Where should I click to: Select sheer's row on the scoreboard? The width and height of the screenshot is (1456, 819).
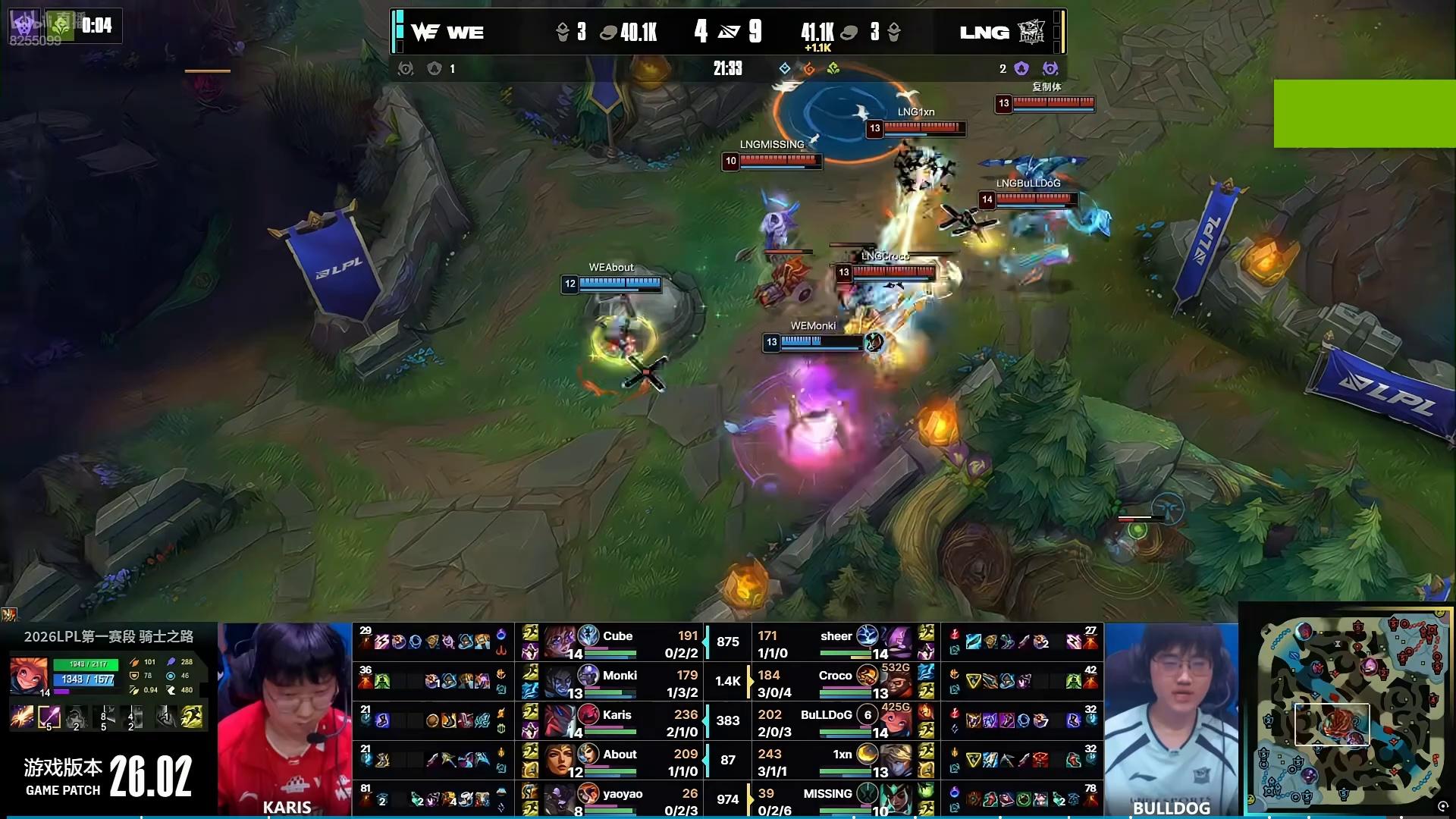point(834,642)
